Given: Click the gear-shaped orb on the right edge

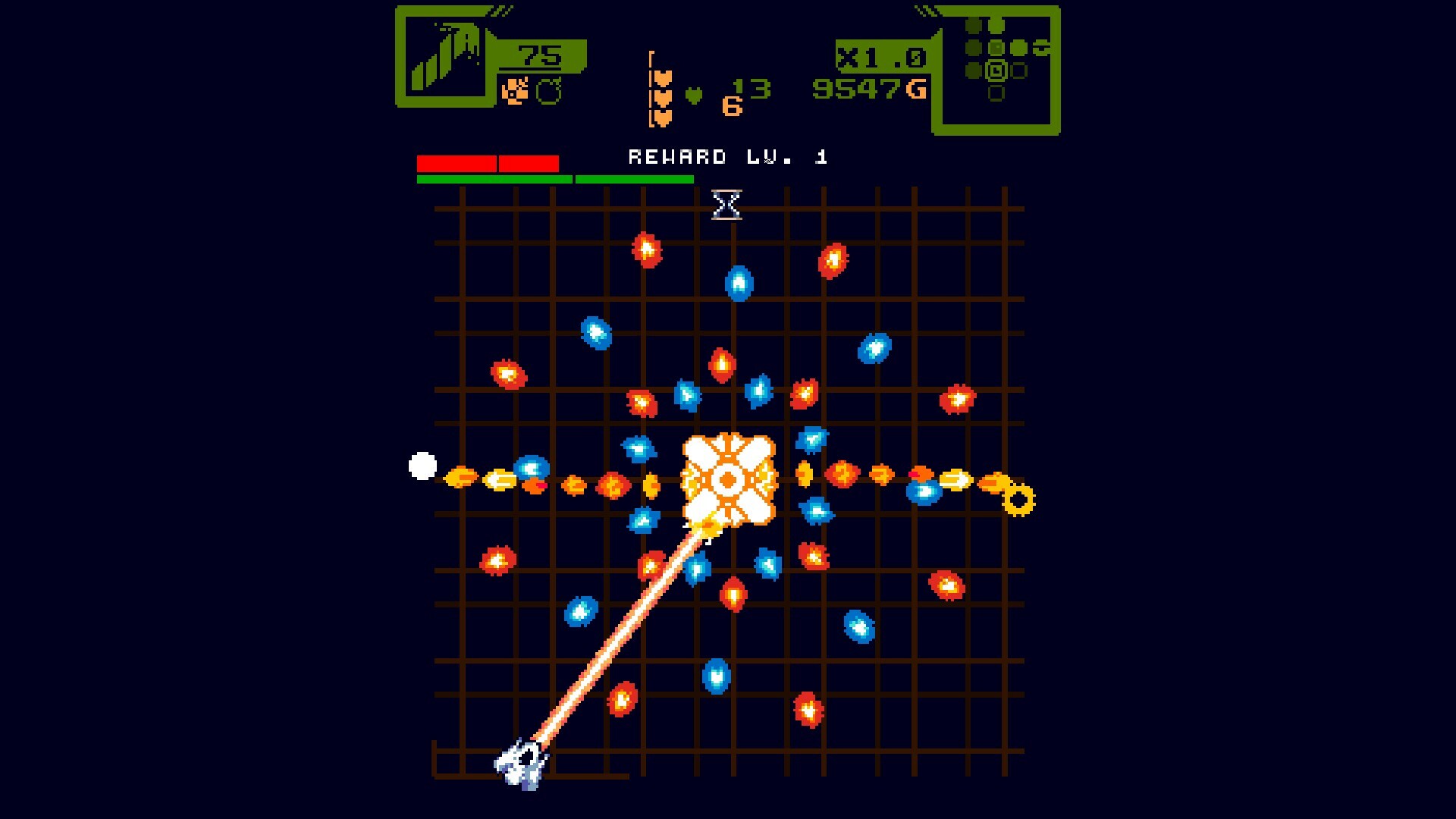Looking at the screenshot, I should 1017,500.
